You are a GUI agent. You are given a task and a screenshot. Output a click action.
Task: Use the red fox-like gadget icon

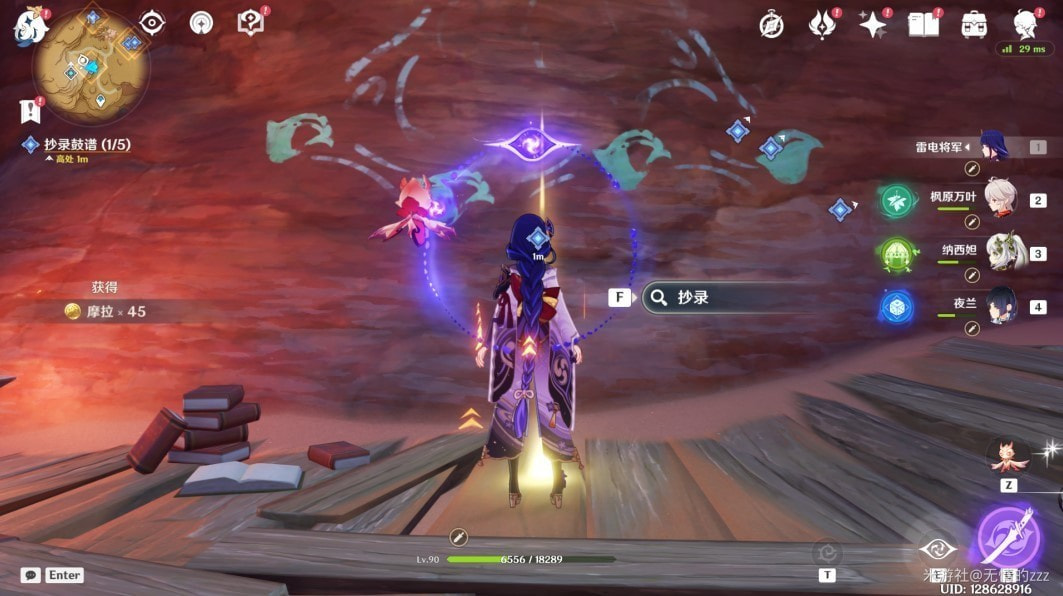[1007, 455]
